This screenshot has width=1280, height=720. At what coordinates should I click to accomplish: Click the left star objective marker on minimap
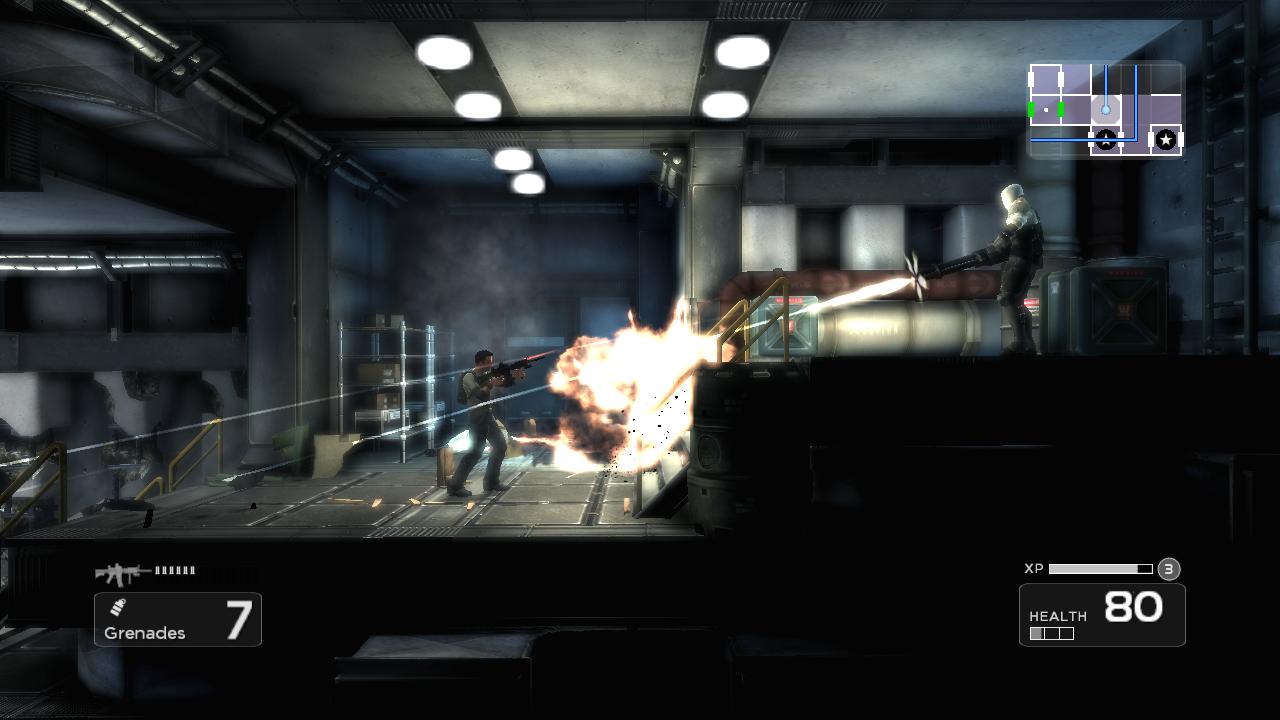pyautogui.click(x=1105, y=139)
